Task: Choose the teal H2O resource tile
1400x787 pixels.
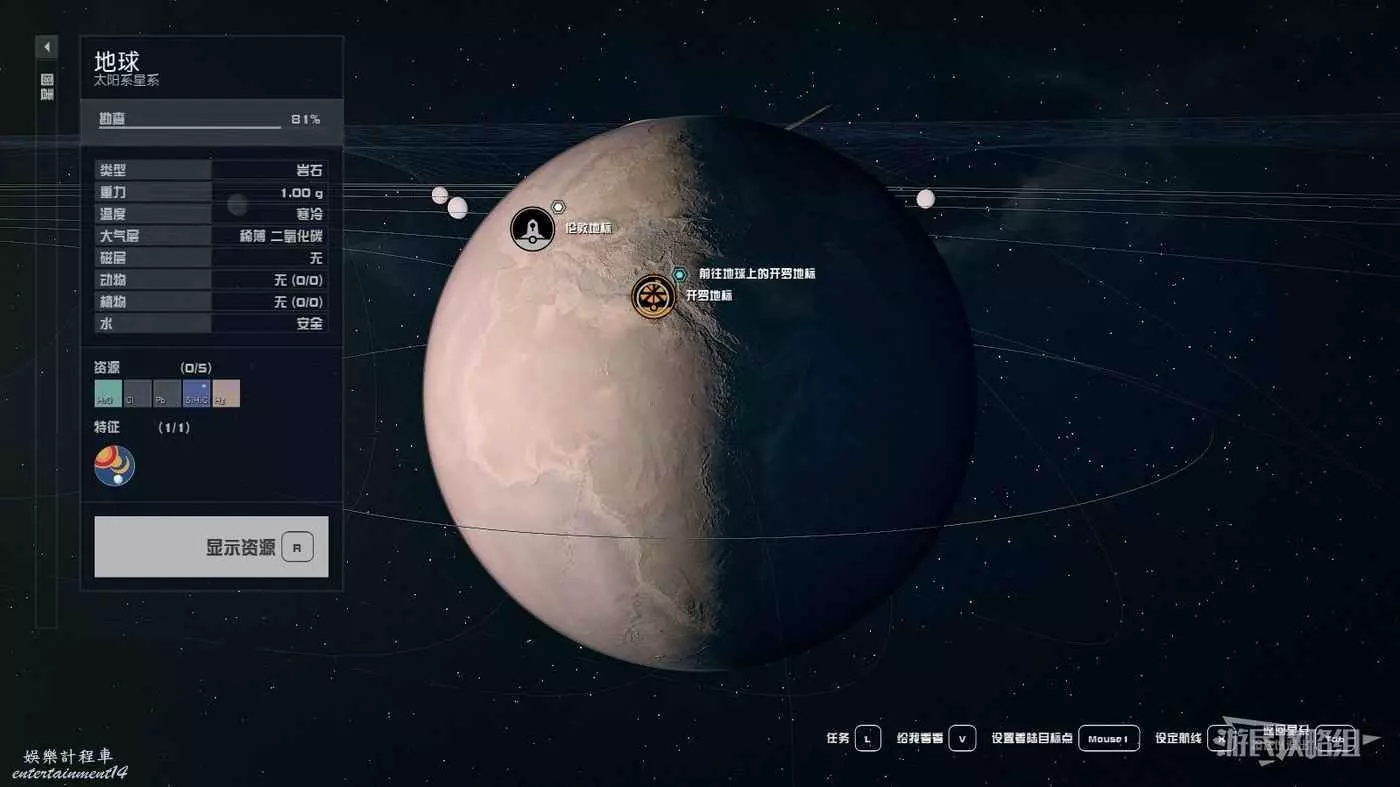Action: tap(108, 393)
